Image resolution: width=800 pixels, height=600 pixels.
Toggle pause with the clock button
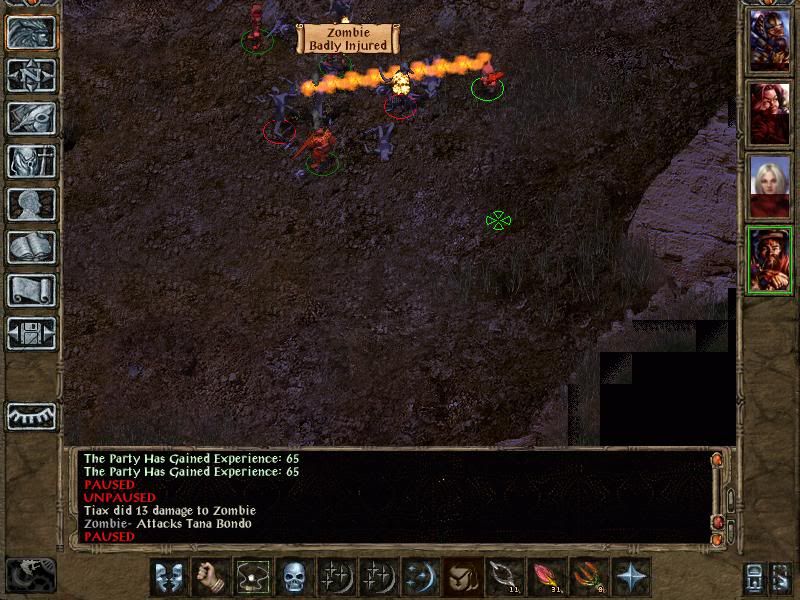[30, 575]
